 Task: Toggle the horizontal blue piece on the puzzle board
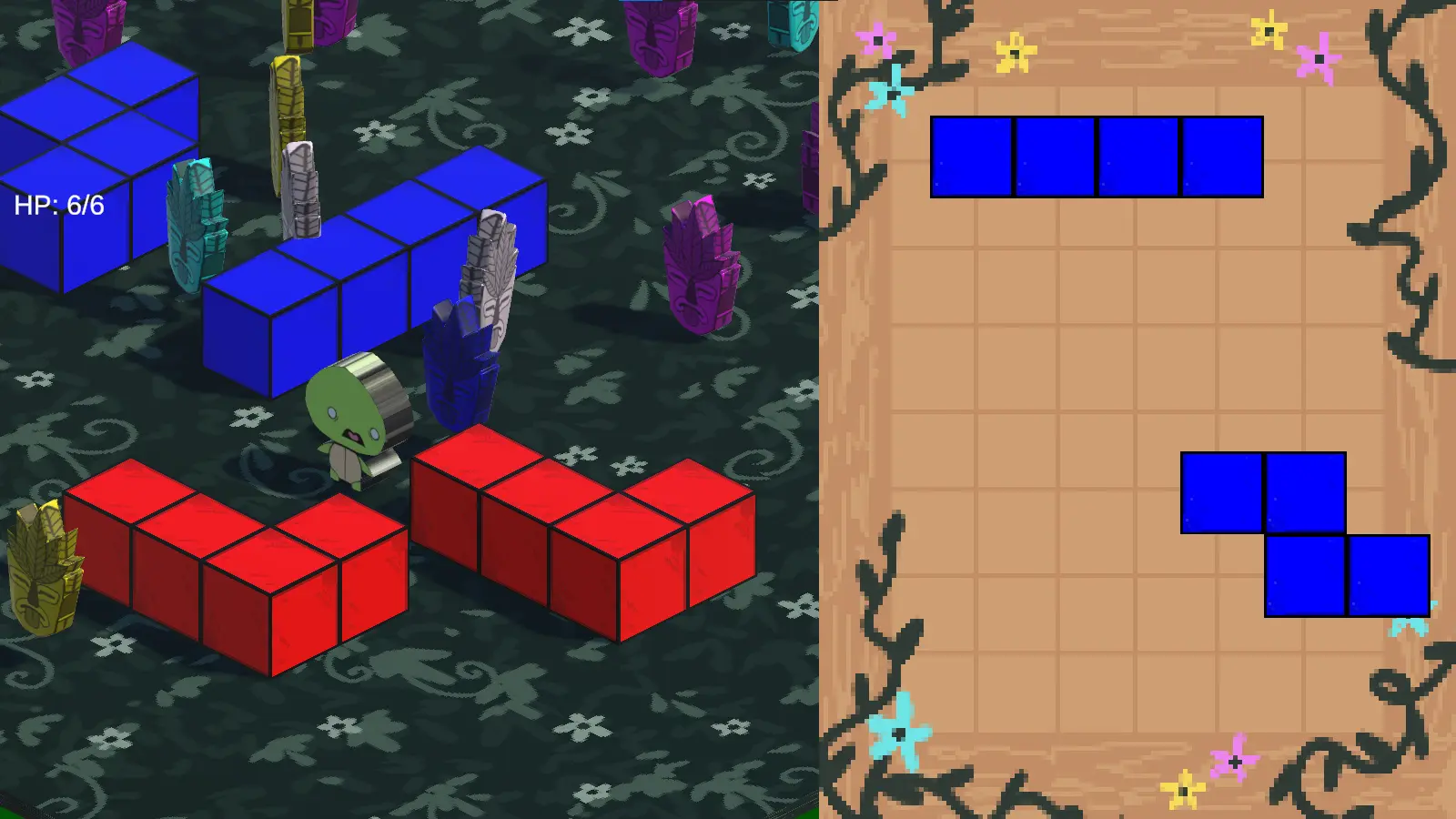click(1097, 157)
